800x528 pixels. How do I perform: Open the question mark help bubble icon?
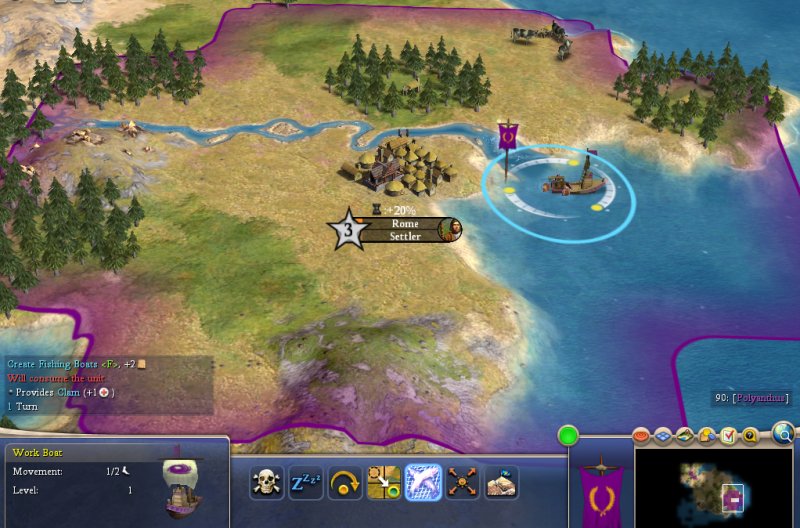coord(749,436)
